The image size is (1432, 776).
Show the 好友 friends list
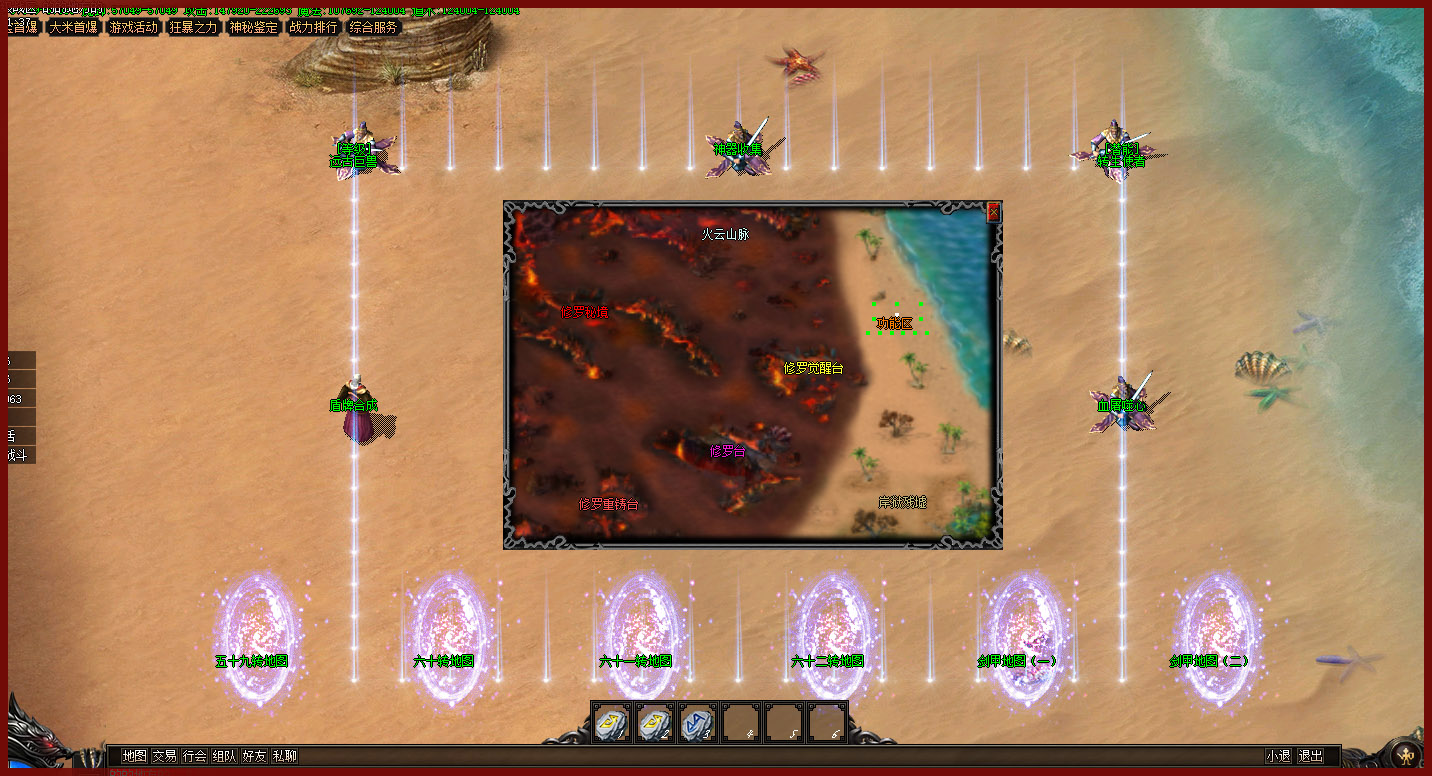(255, 756)
